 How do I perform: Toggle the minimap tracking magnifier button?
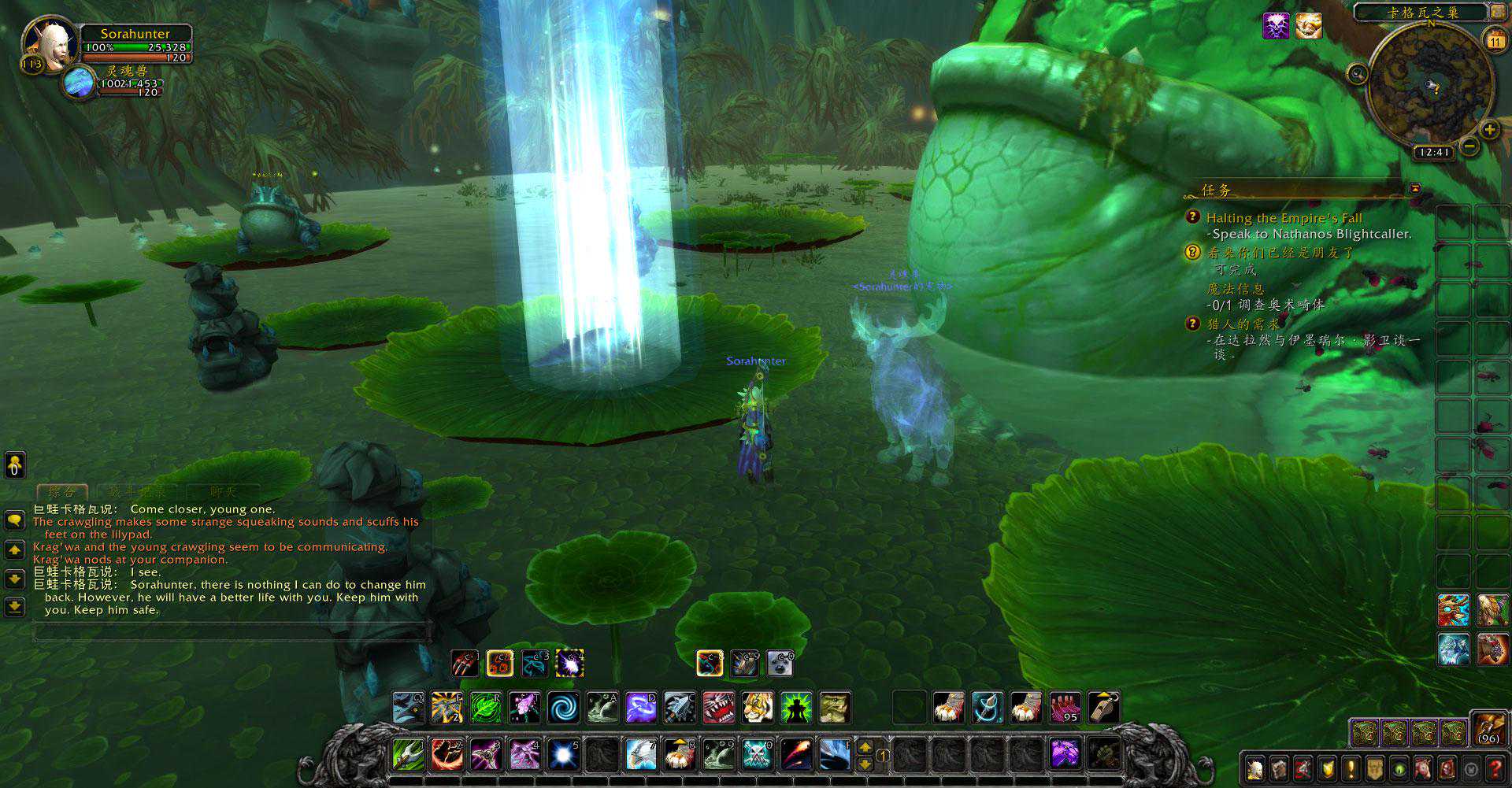(1357, 74)
